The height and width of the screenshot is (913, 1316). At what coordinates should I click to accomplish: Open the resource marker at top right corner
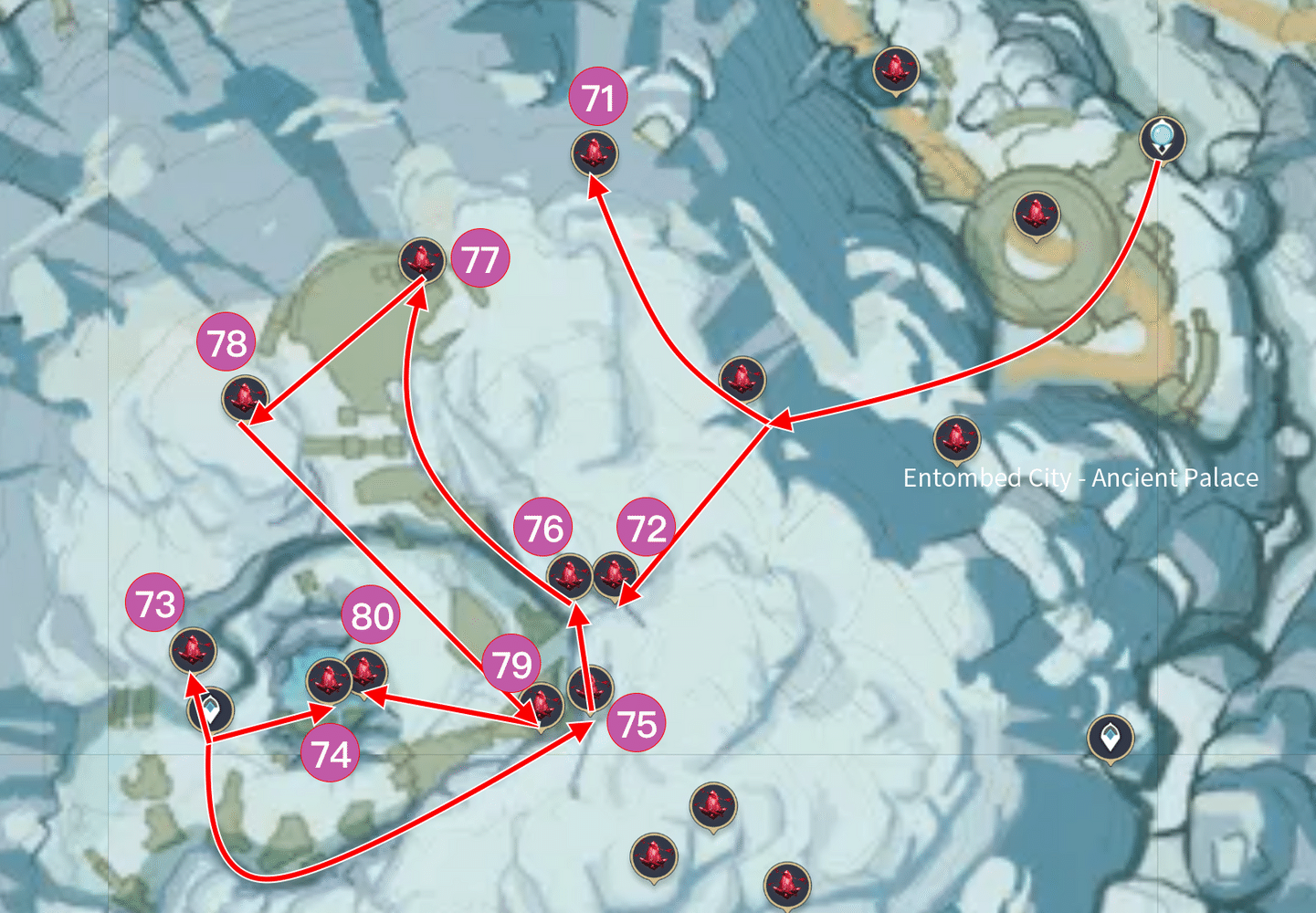[x=897, y=67]
